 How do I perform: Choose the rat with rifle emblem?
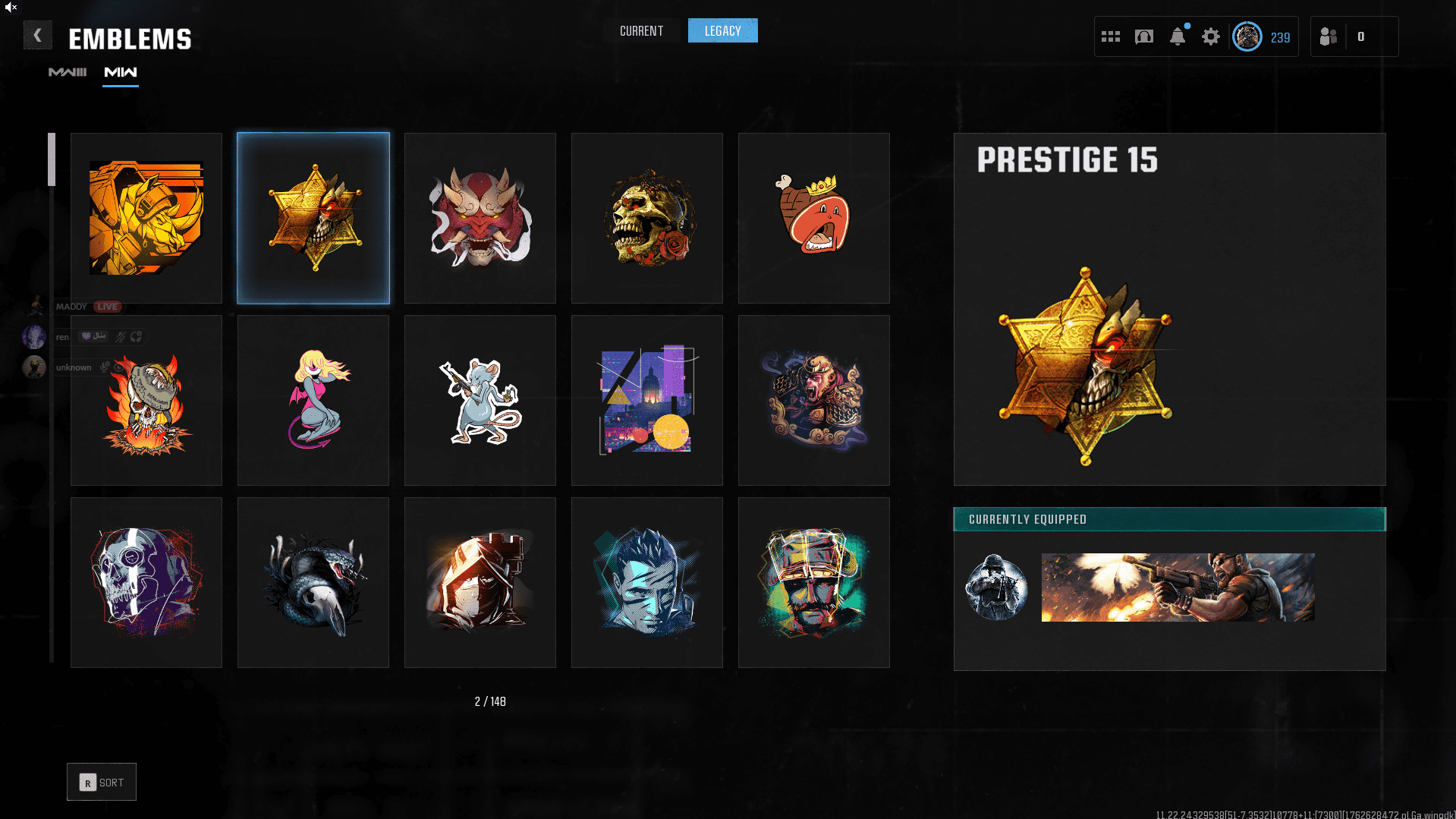coord(480,401)
